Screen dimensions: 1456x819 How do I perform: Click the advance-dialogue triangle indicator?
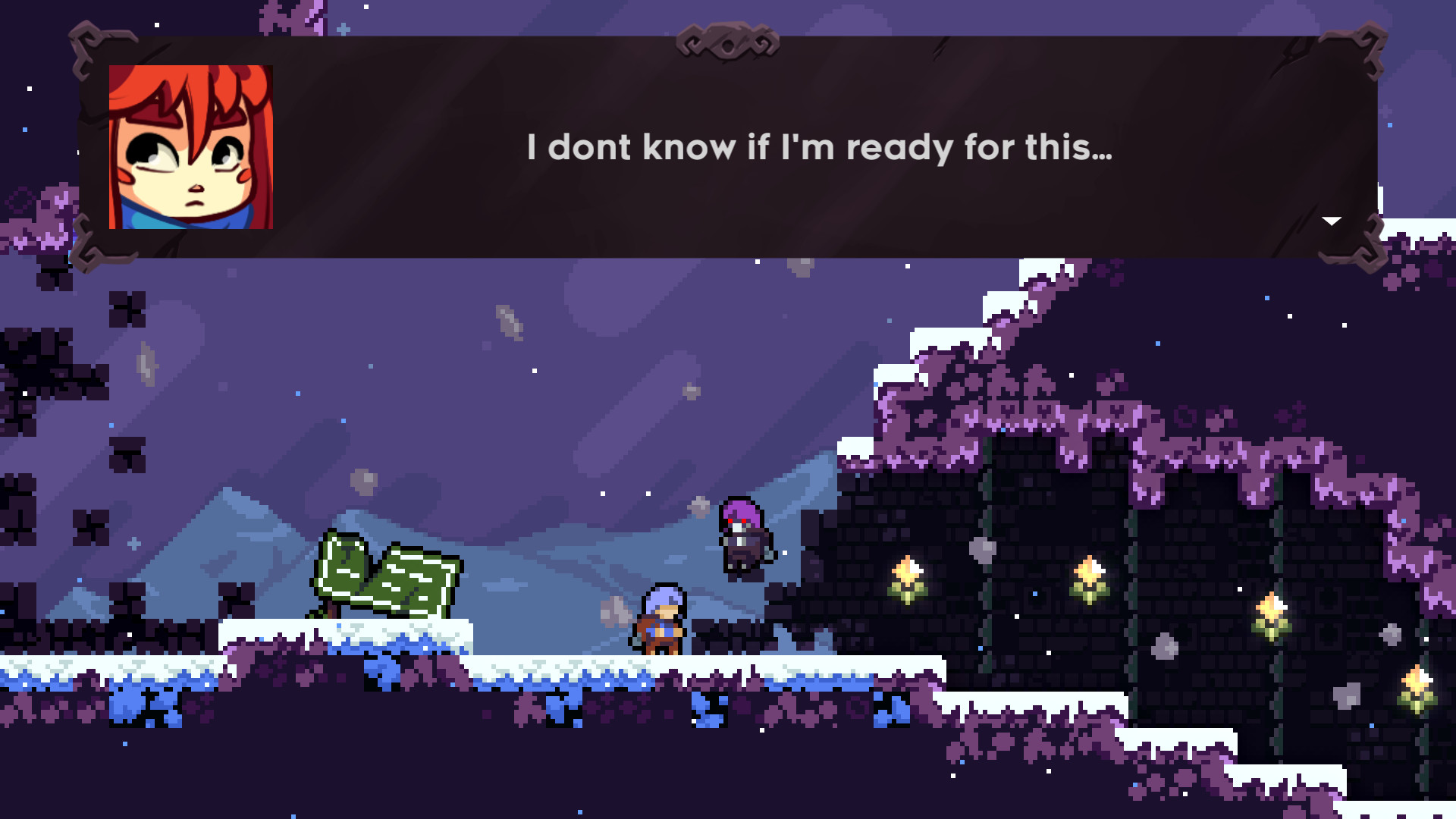1332,221
